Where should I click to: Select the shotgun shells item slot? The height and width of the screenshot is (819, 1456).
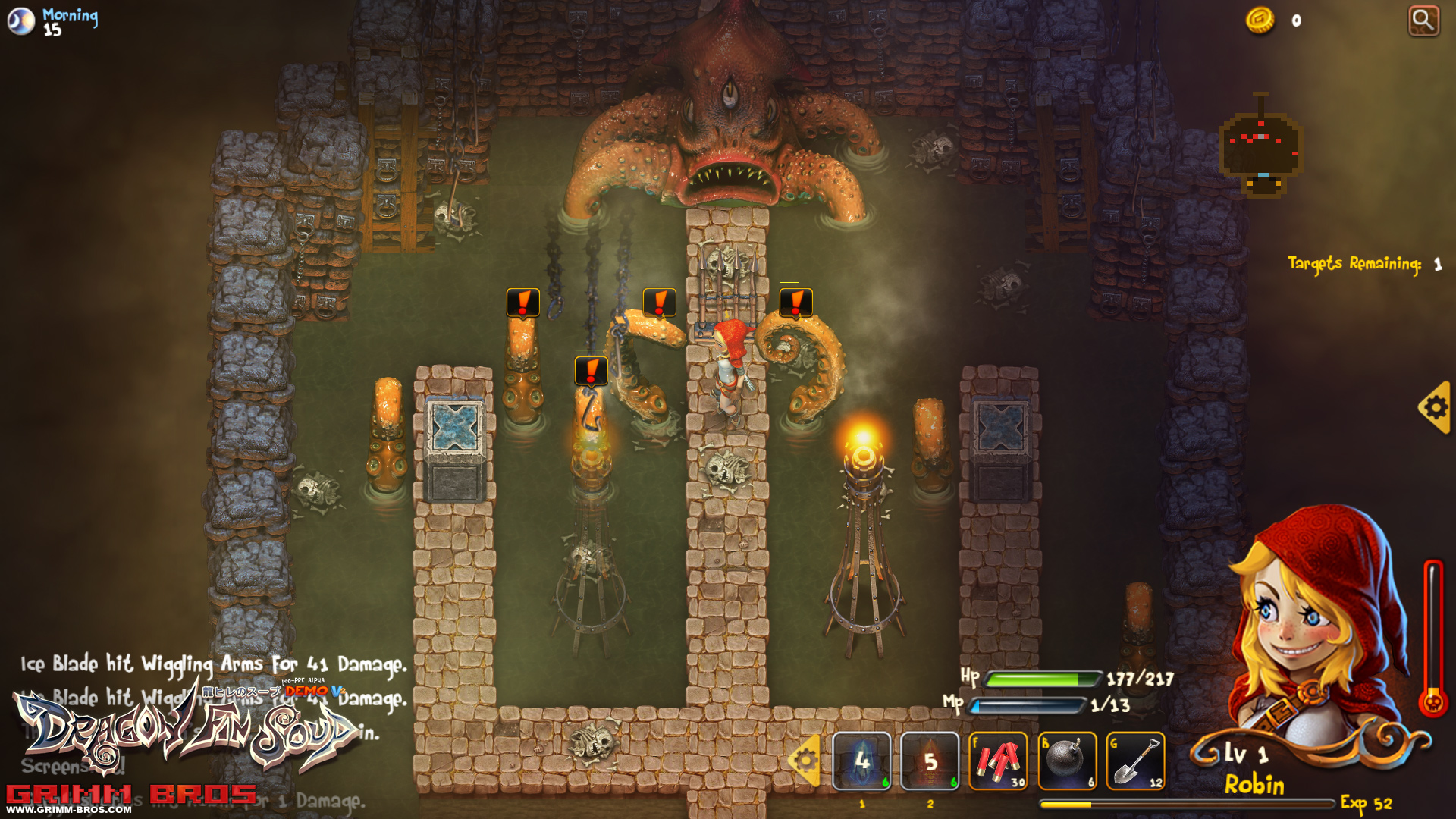(x=998, y=761)
